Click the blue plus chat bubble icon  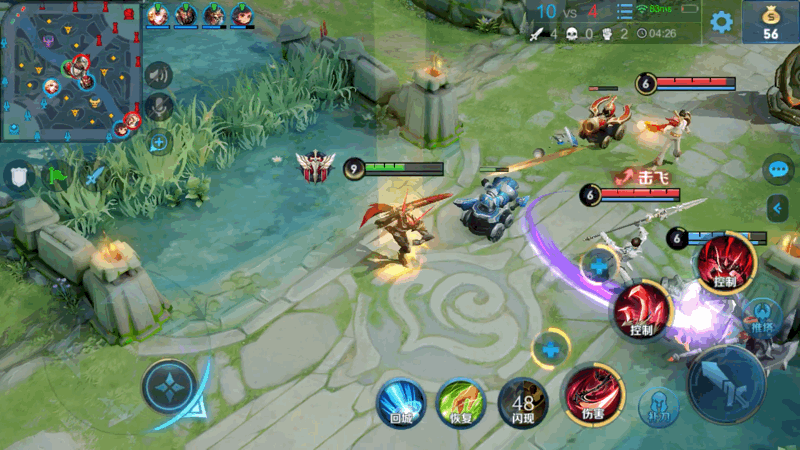[158, 143]
